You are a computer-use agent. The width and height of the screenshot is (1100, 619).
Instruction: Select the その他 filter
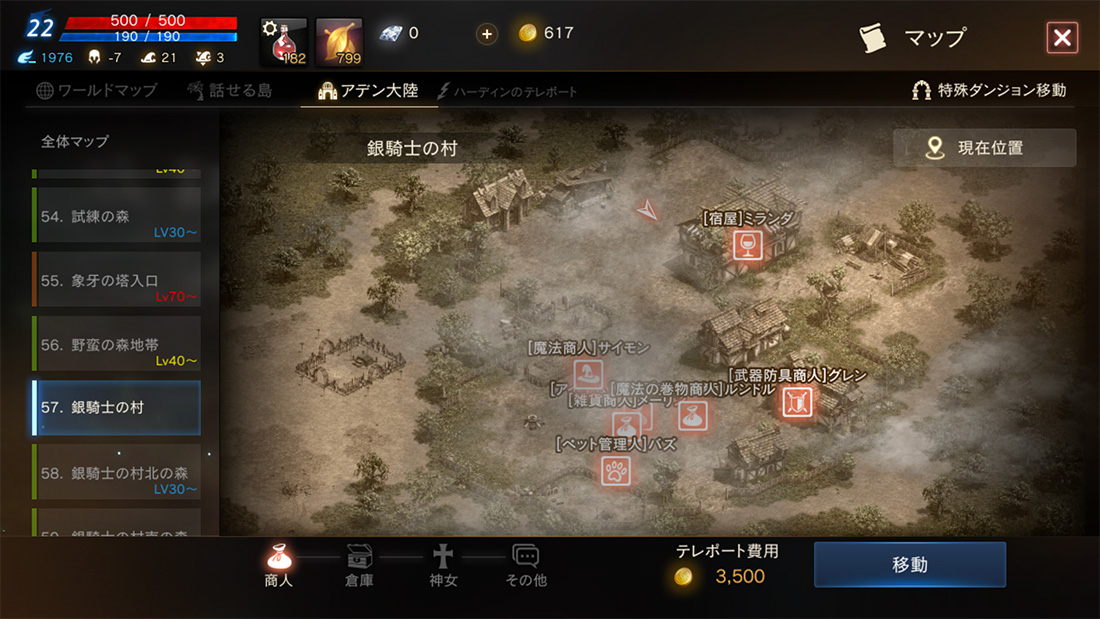click(x=526, y=565)
